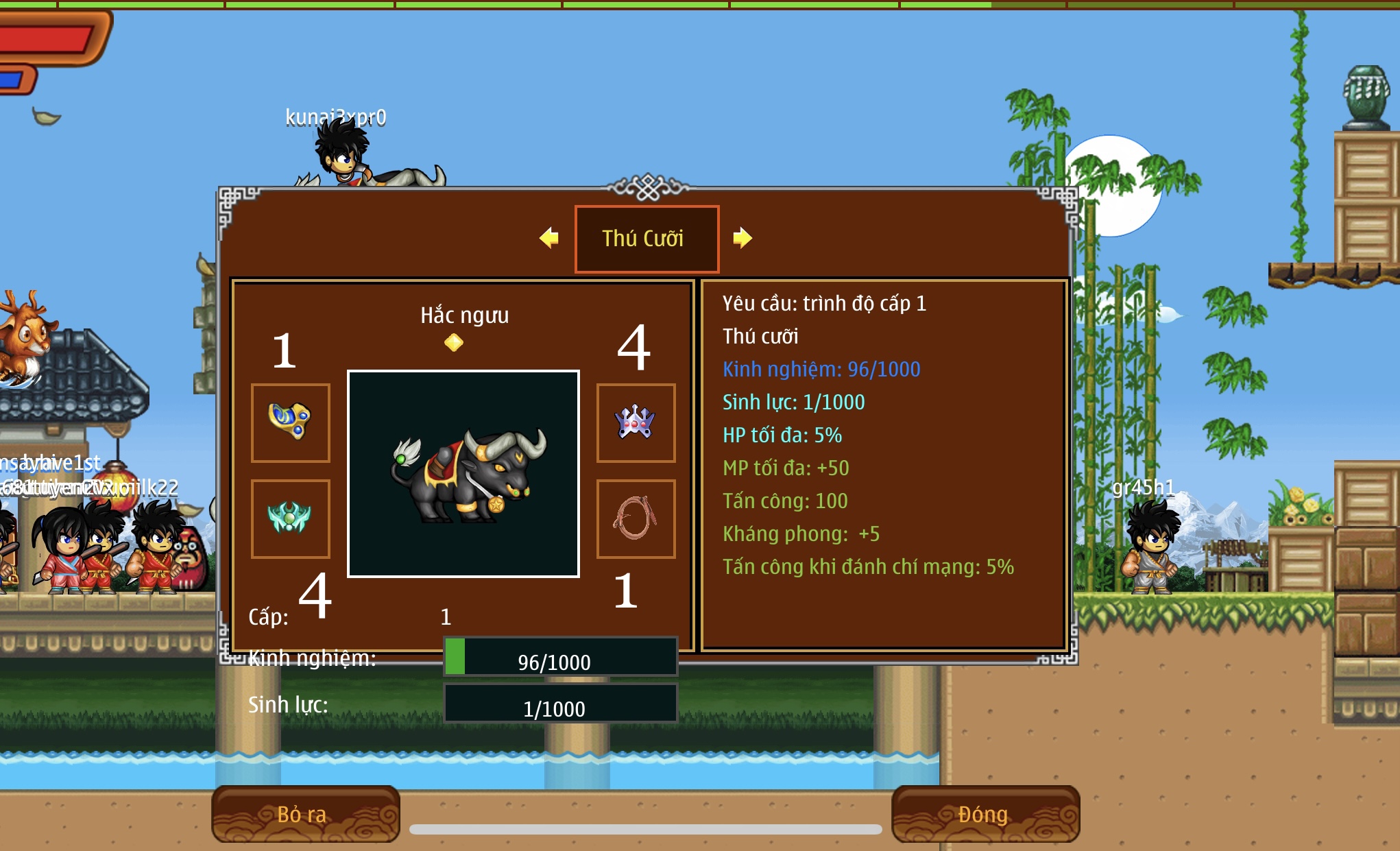The height and width of the screenshot is (851, 1400).
Task: Select the Hắc ngưu mount portrait
Action: 463,474
